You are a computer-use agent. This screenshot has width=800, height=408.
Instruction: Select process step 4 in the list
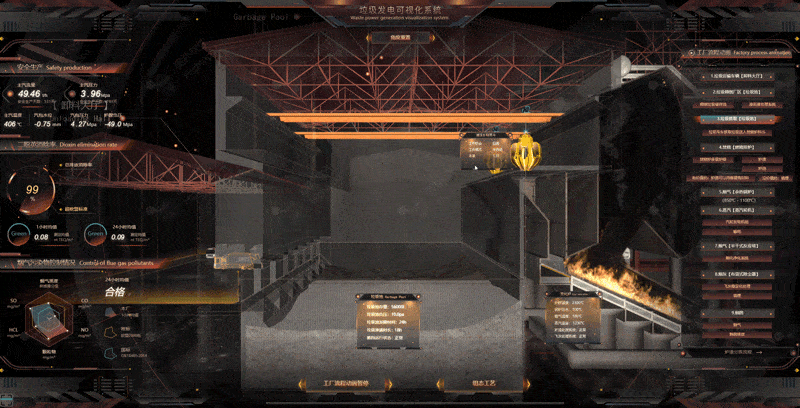(x=733, y=146)
